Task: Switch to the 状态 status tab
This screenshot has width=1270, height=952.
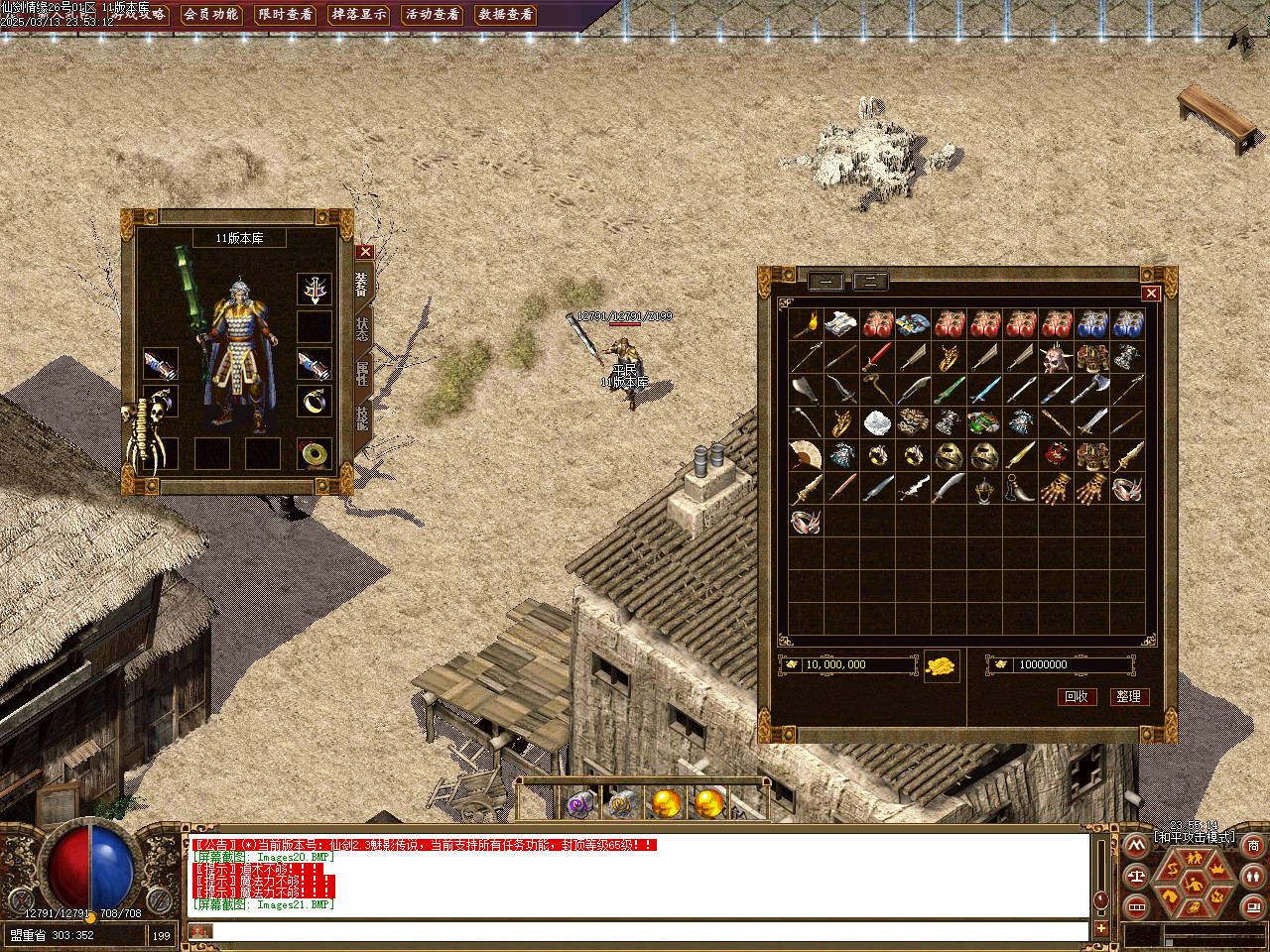Action: [362, 328]
